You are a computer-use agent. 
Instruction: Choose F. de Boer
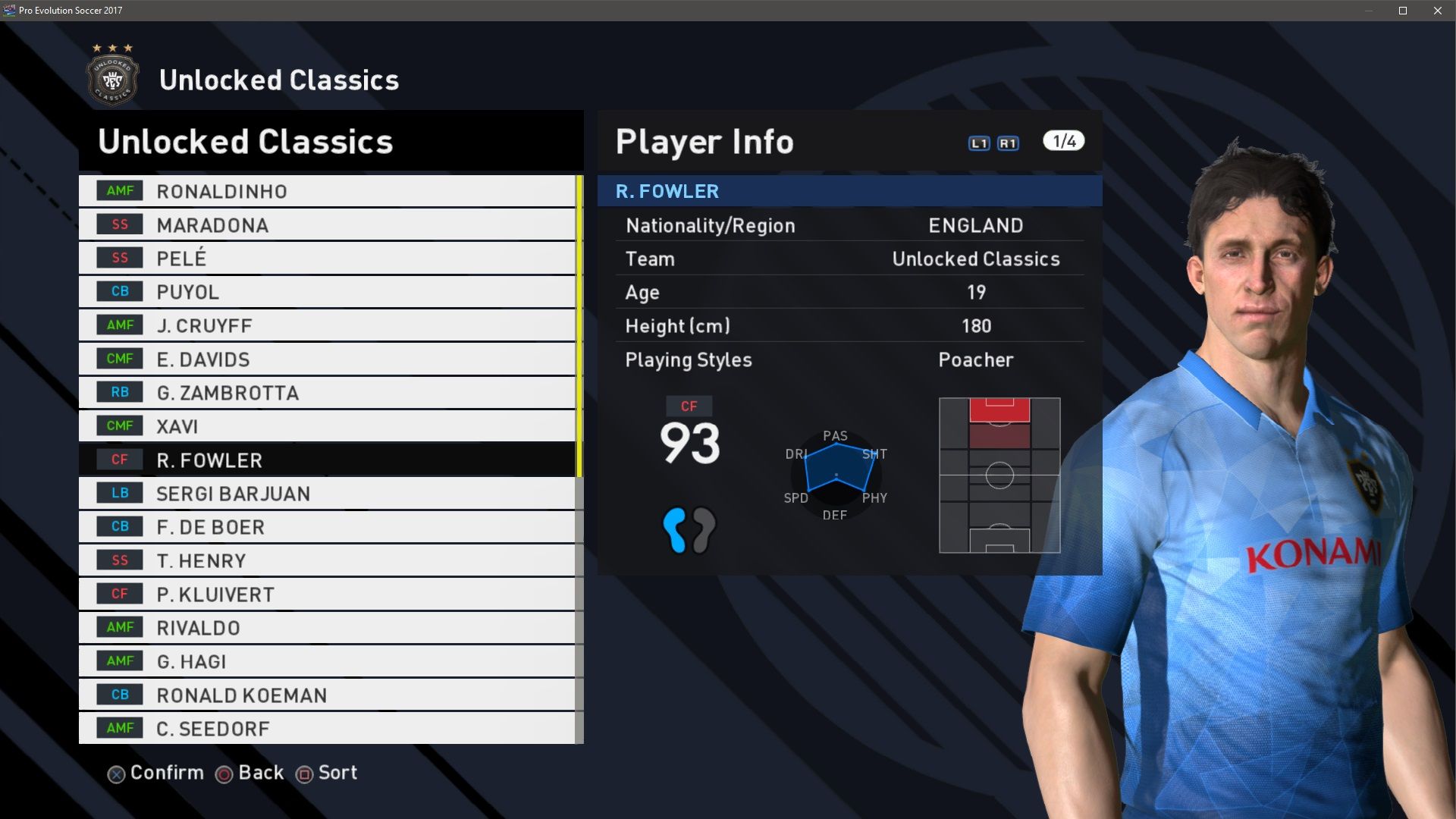pos(326,527)
